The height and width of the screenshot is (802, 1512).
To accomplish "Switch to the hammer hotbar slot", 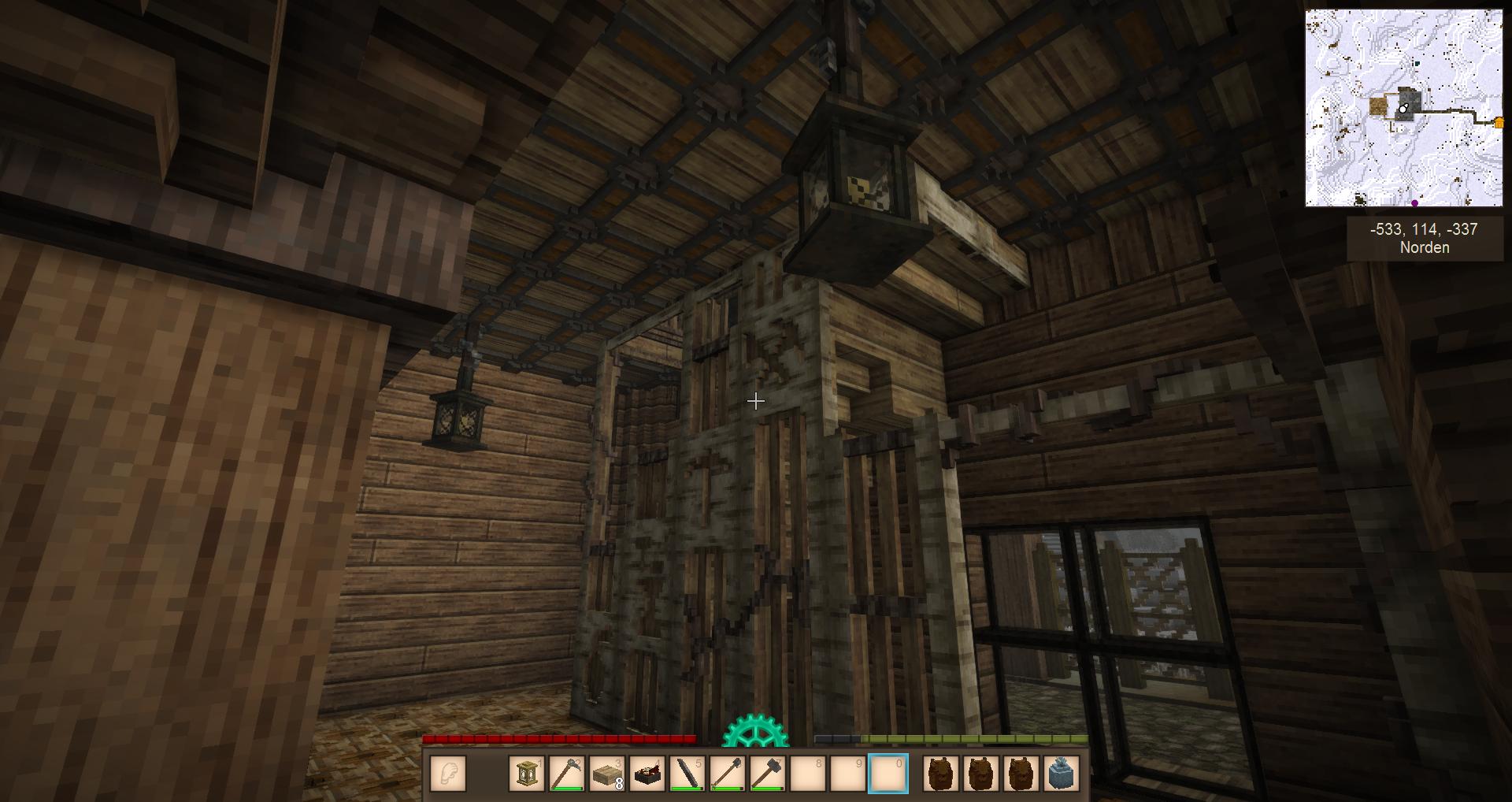I will point(768,773).
